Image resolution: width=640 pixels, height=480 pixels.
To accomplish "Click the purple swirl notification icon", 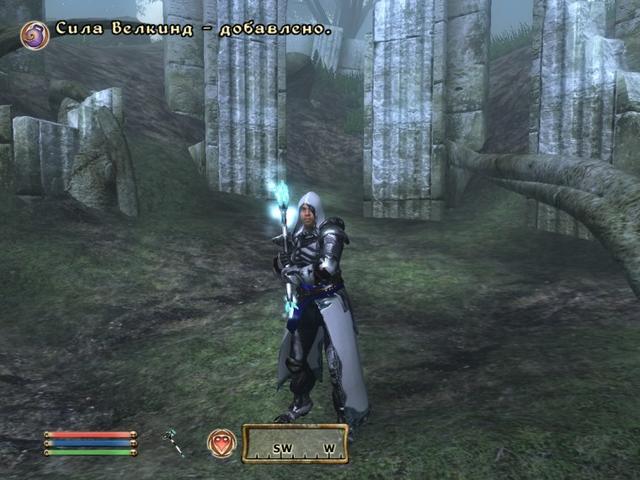I will 34,34.
